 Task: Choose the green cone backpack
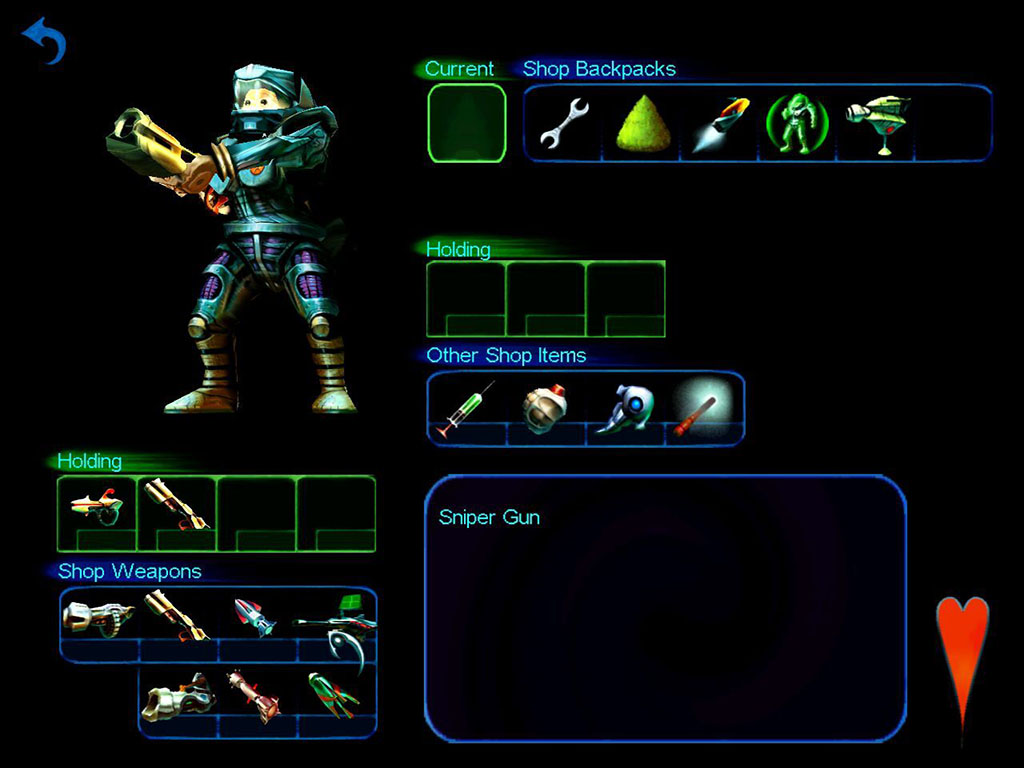pyautogui.click(x=642, y=124)
